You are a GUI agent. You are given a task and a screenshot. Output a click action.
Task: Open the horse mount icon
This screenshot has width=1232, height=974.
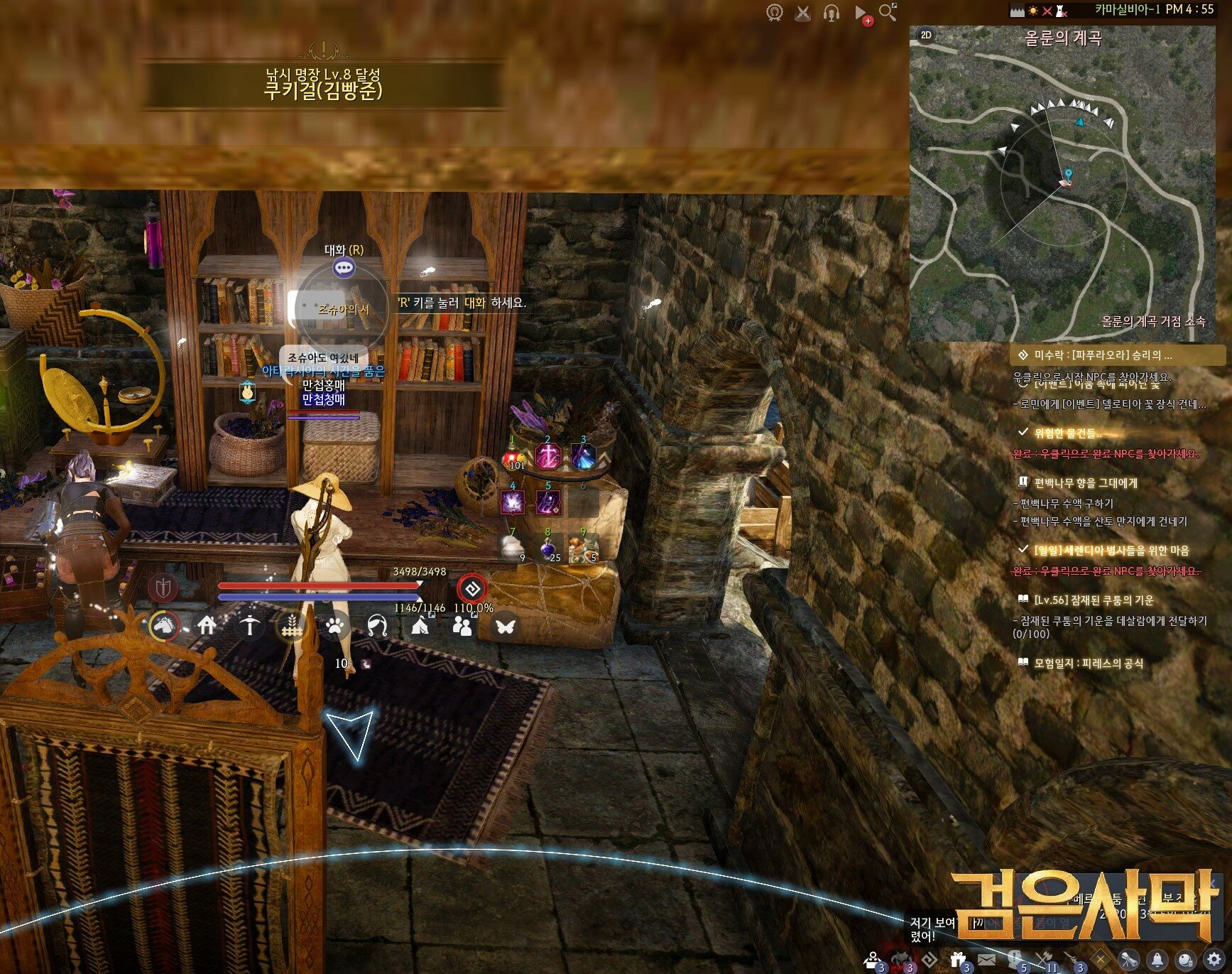click(x=164, y=626)
